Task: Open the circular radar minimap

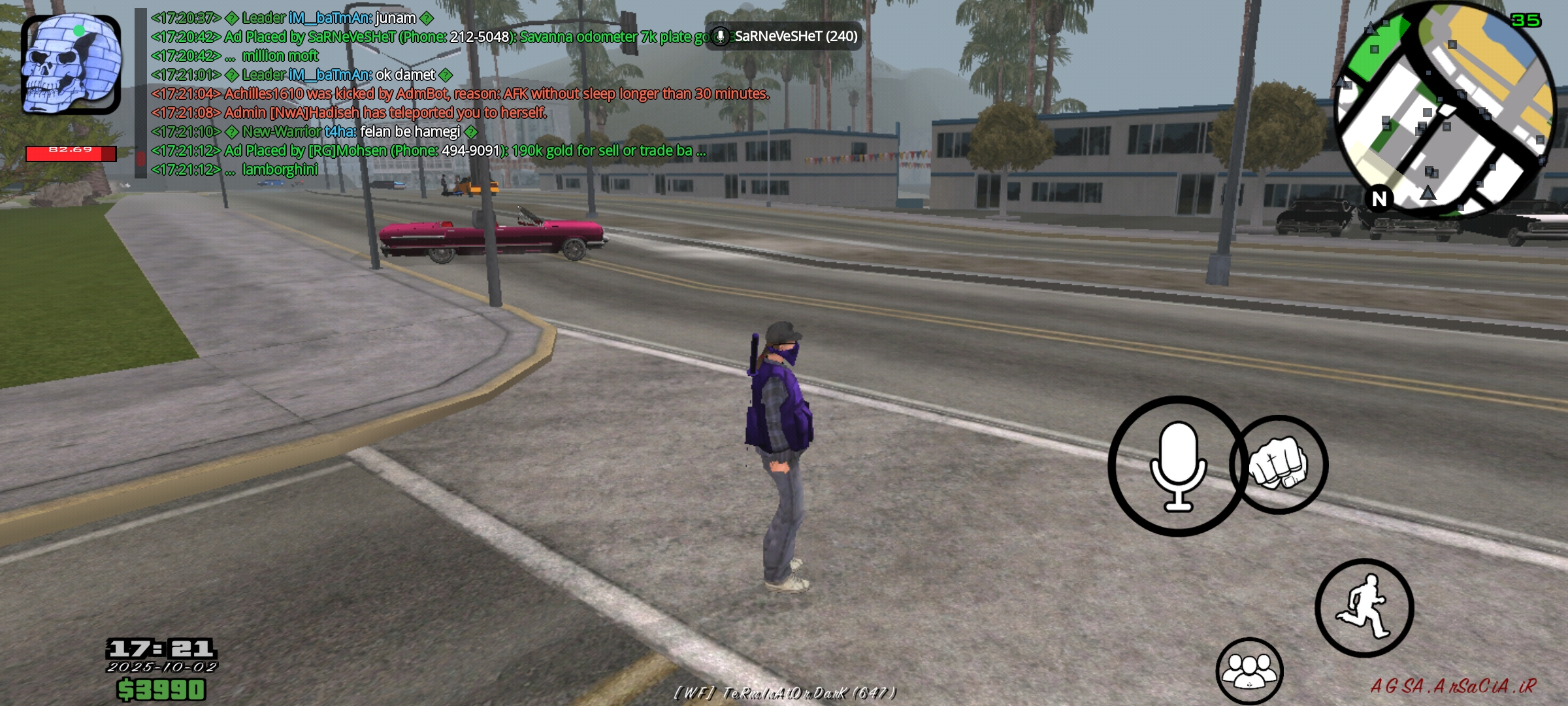Action: point(1445,110)
